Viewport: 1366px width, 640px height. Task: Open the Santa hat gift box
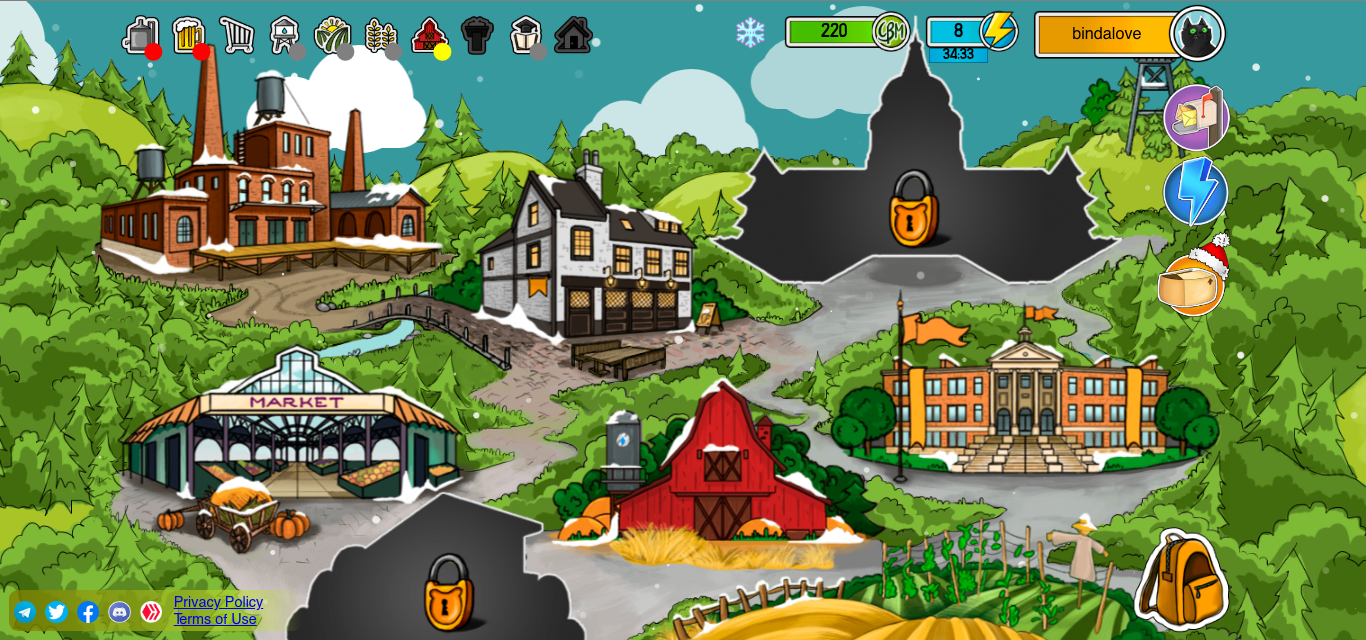(x=1192, y=281)
